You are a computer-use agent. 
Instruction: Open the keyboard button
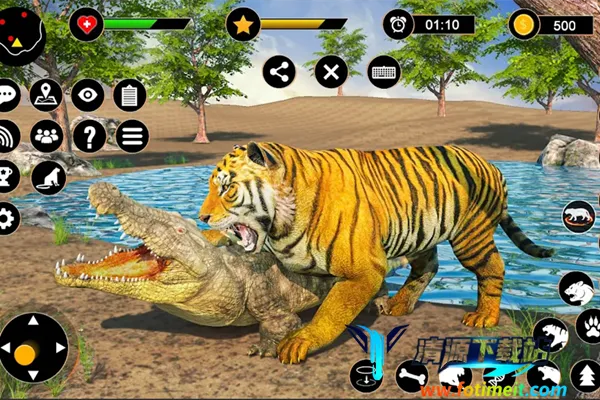click(x=384, y=71)
